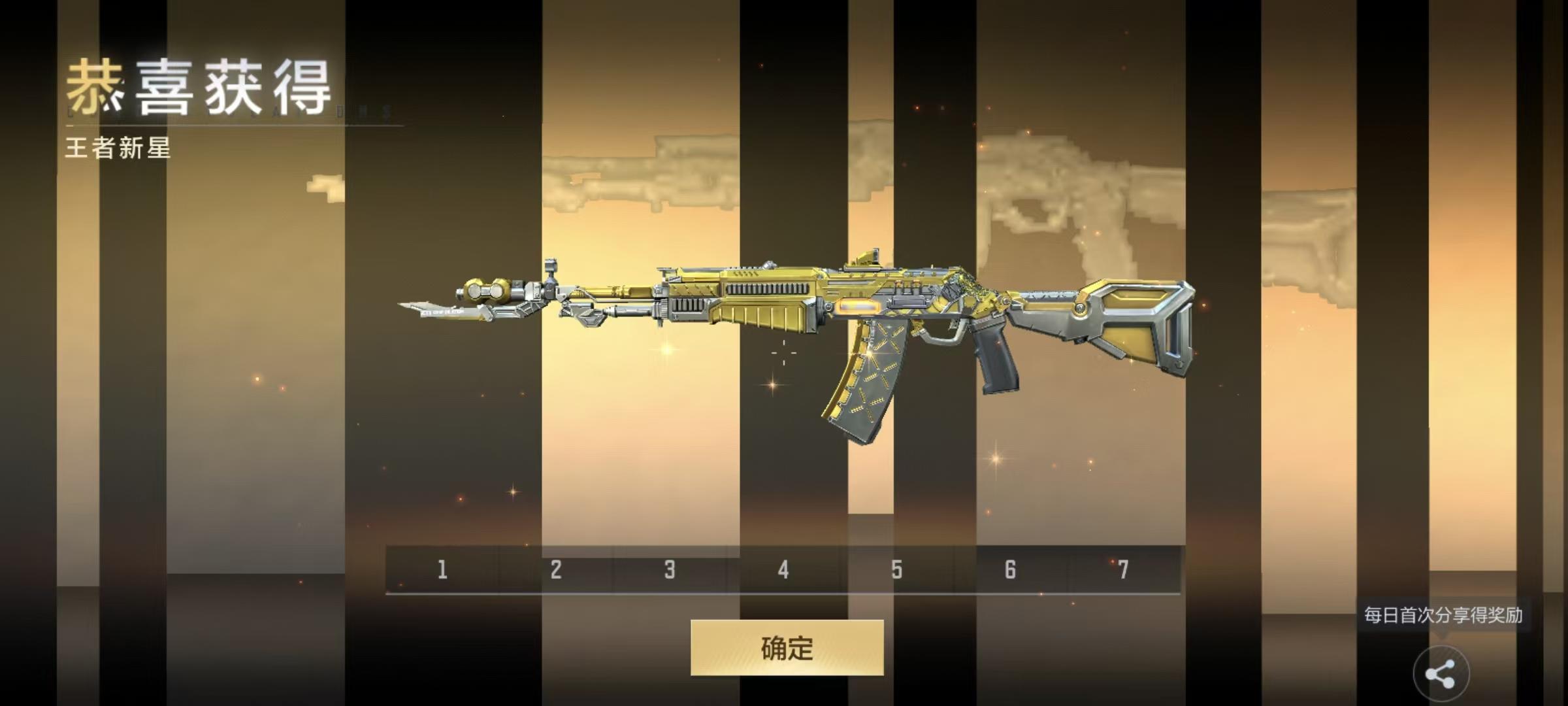Select page 1 in the pagination bar
This screenshot has height=706, width=1568.
pyautogui.click(x=442, y=569)
